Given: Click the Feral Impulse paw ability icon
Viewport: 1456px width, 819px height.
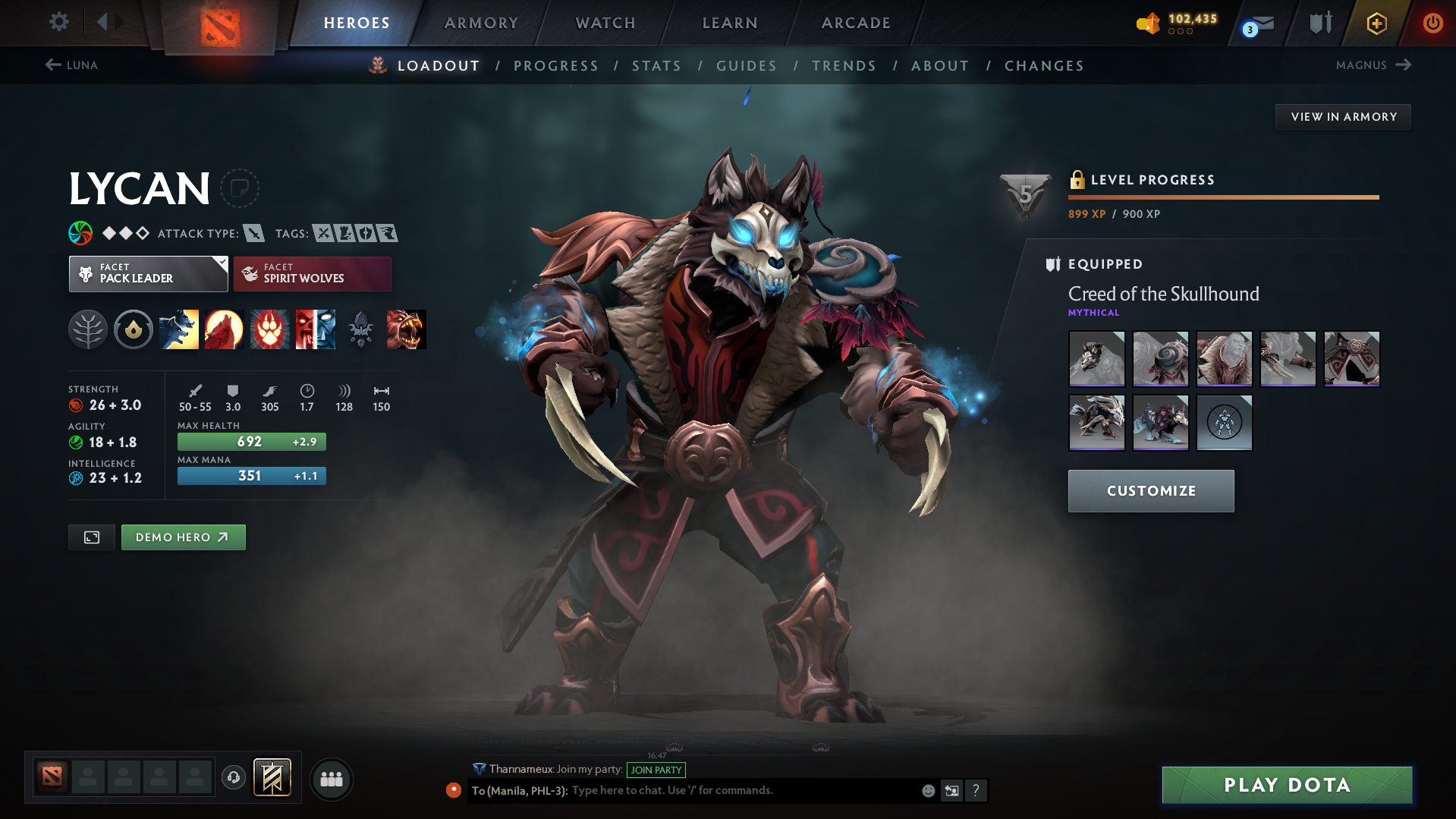Looking at the screenshot, I should [x=270, y=329].
